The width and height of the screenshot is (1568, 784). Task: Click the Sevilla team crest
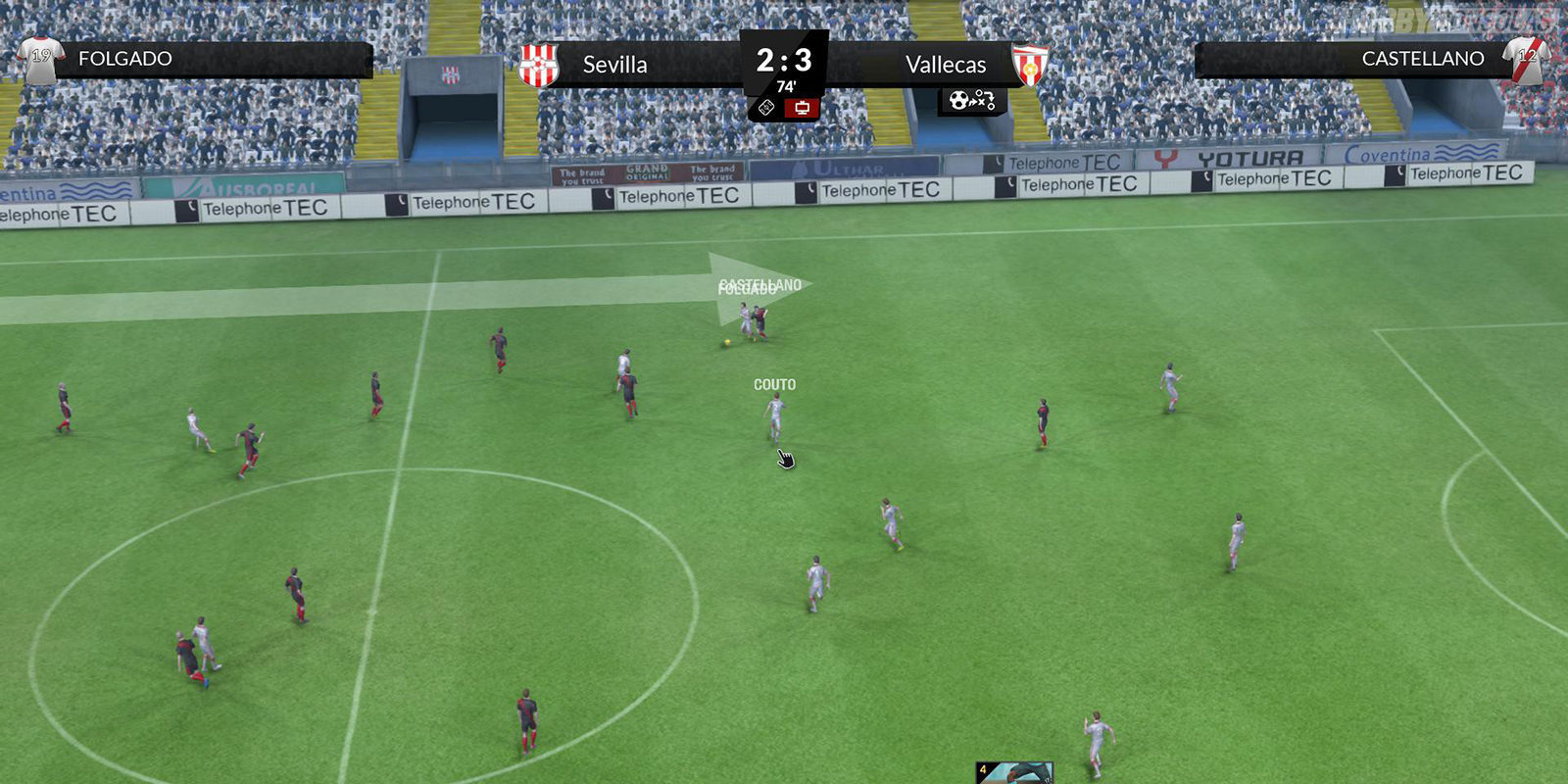click(x=539, y=65)
